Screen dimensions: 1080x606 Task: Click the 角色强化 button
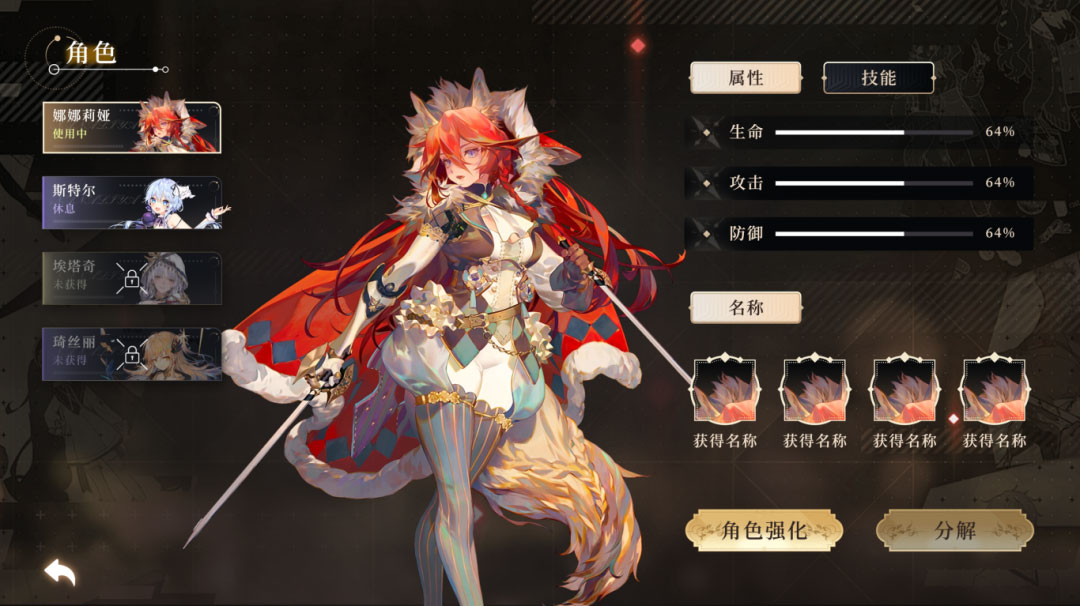(x=764, y=531)
